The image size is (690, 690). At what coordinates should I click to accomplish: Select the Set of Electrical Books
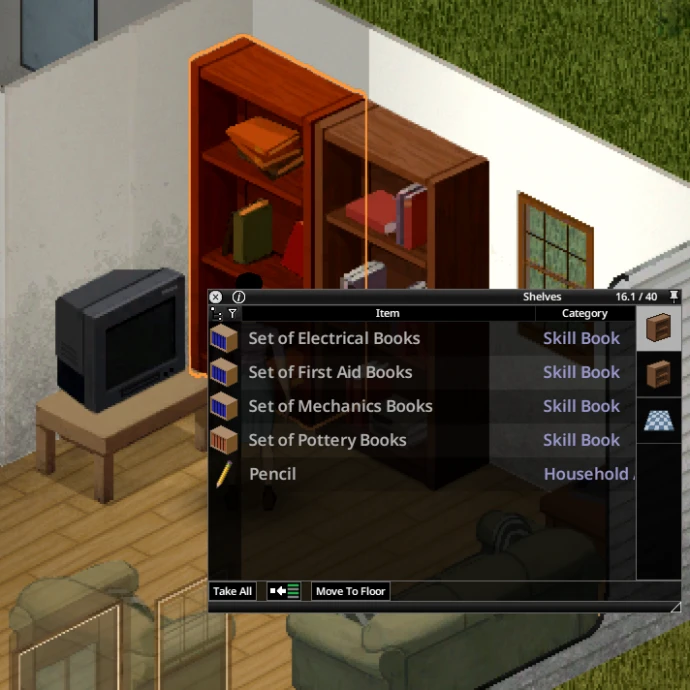(334, 338)
